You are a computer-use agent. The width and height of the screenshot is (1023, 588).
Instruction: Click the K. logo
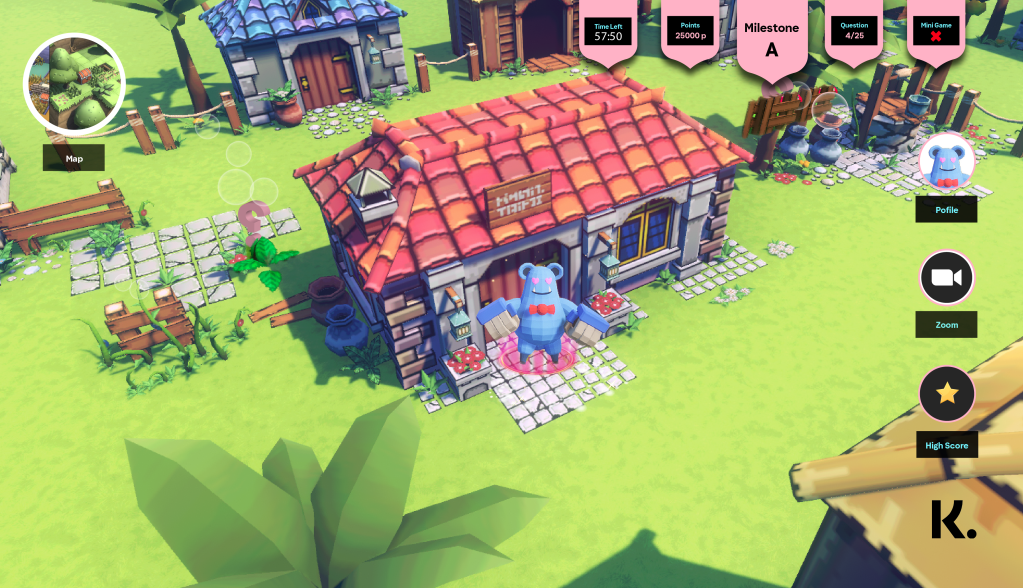pyautogui.click(x=952, y=520)
